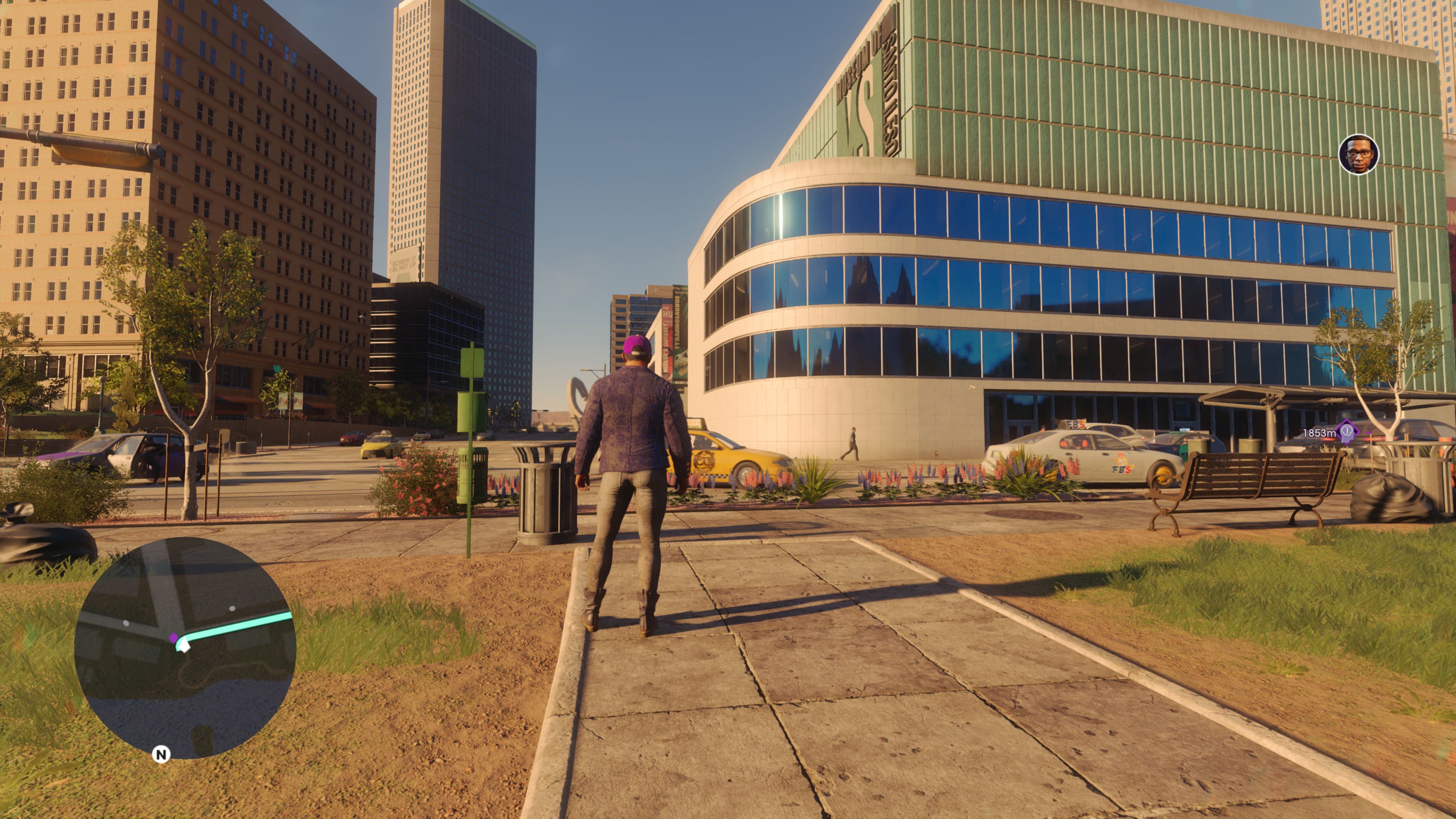The width and height of the screenshot is (1456, 819).
Task: Open the circular minimap
Action: (185, 648)
